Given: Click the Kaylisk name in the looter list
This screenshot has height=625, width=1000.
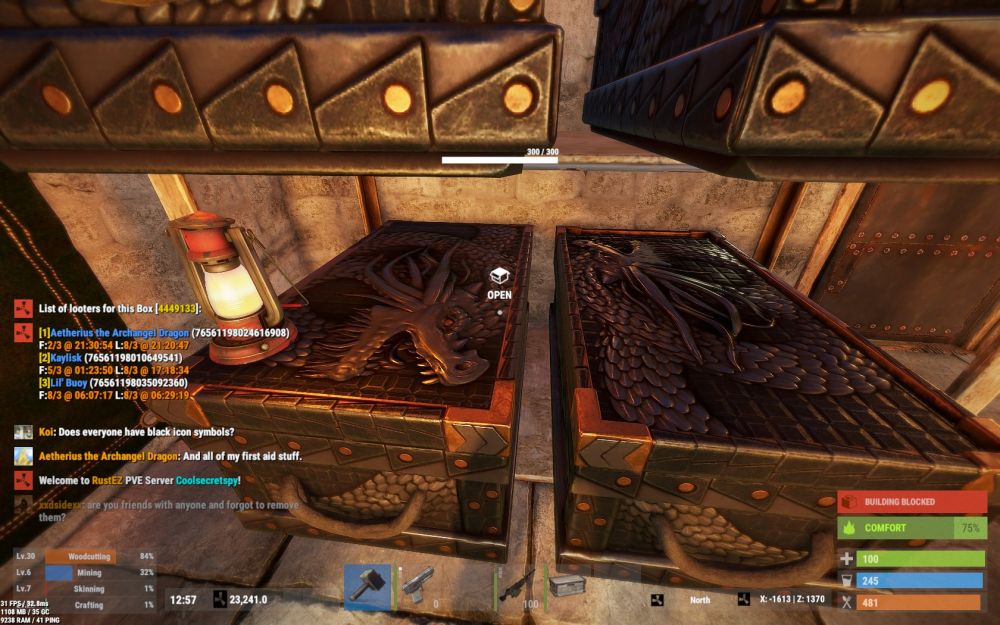Looking at the screenshot, I should [62, 357].
